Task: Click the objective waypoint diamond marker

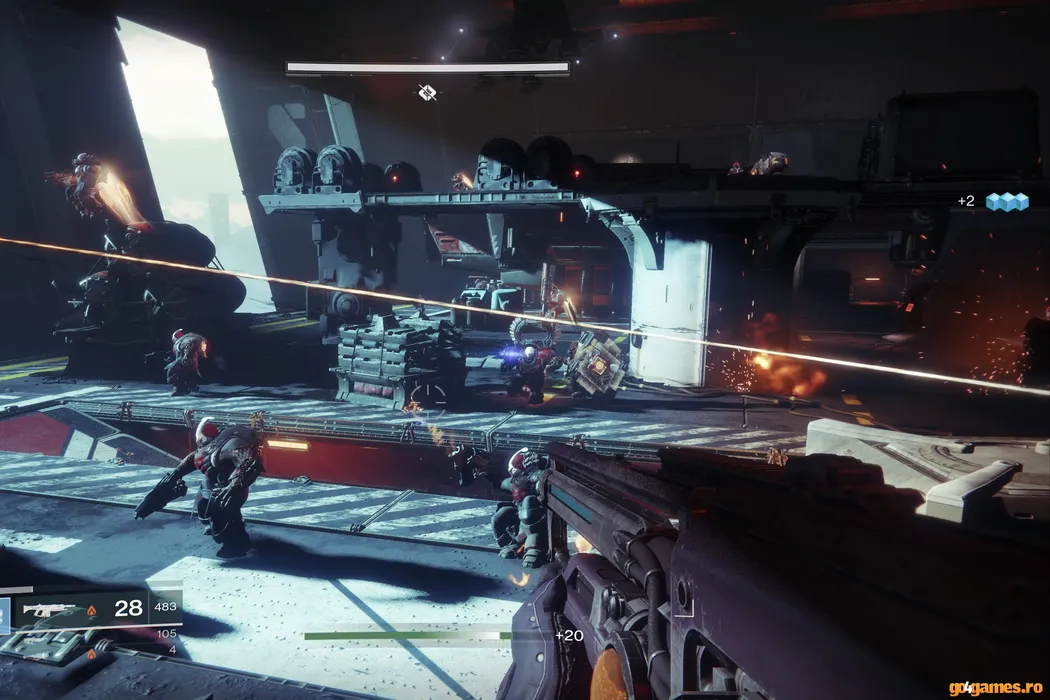Action: click(x=427, y=93)
